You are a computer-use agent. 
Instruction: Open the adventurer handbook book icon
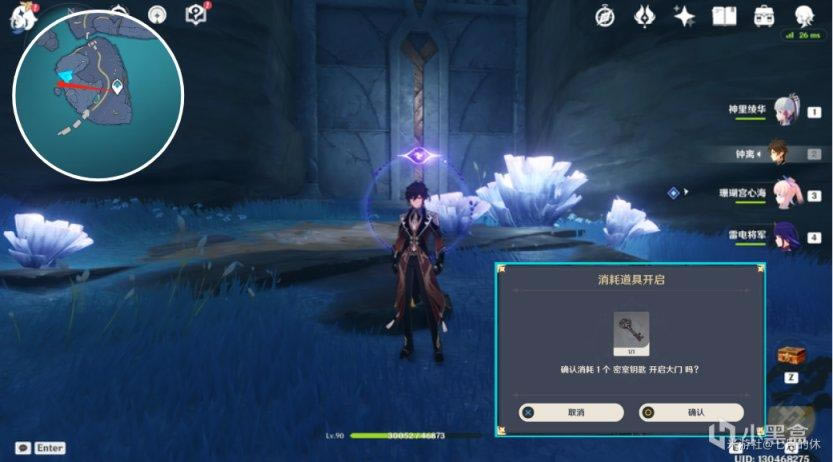[724, 15]
